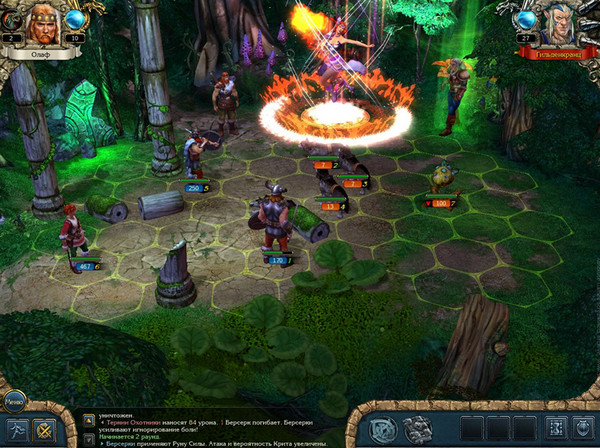600x448 pixels.
Task: Click the shield defend button
Action: coord(583,429)
